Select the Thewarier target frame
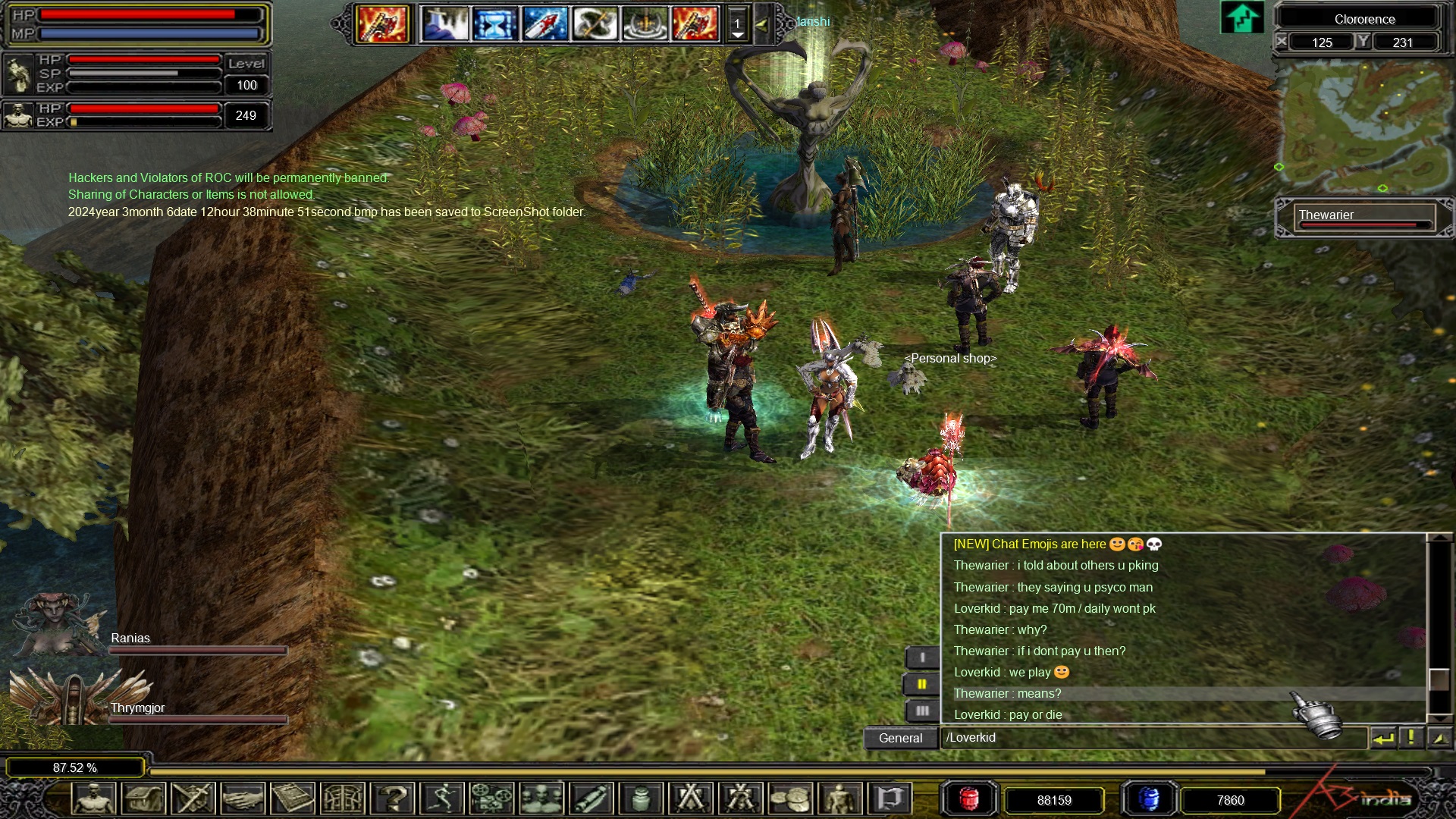The width and height of the screenshot is (1456, 819). pyautogui.click(x=1363, y=217)
